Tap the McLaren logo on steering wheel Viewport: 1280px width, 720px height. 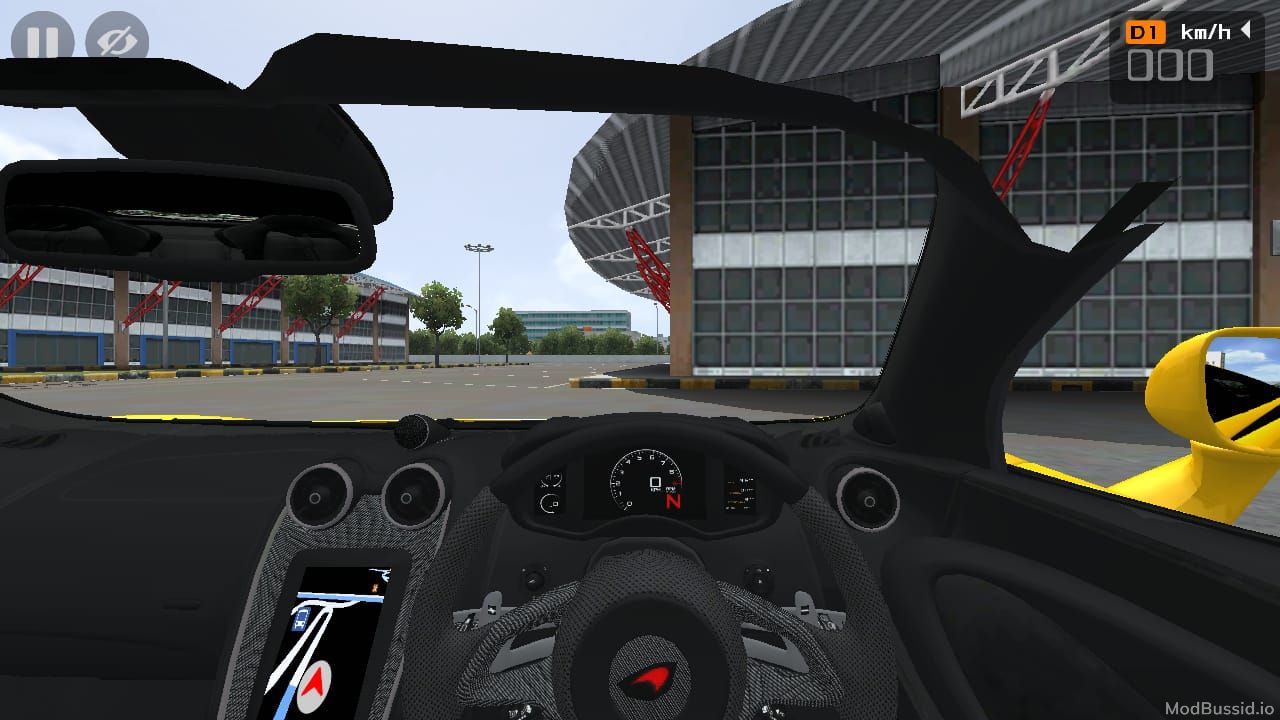tap(650, 680)
